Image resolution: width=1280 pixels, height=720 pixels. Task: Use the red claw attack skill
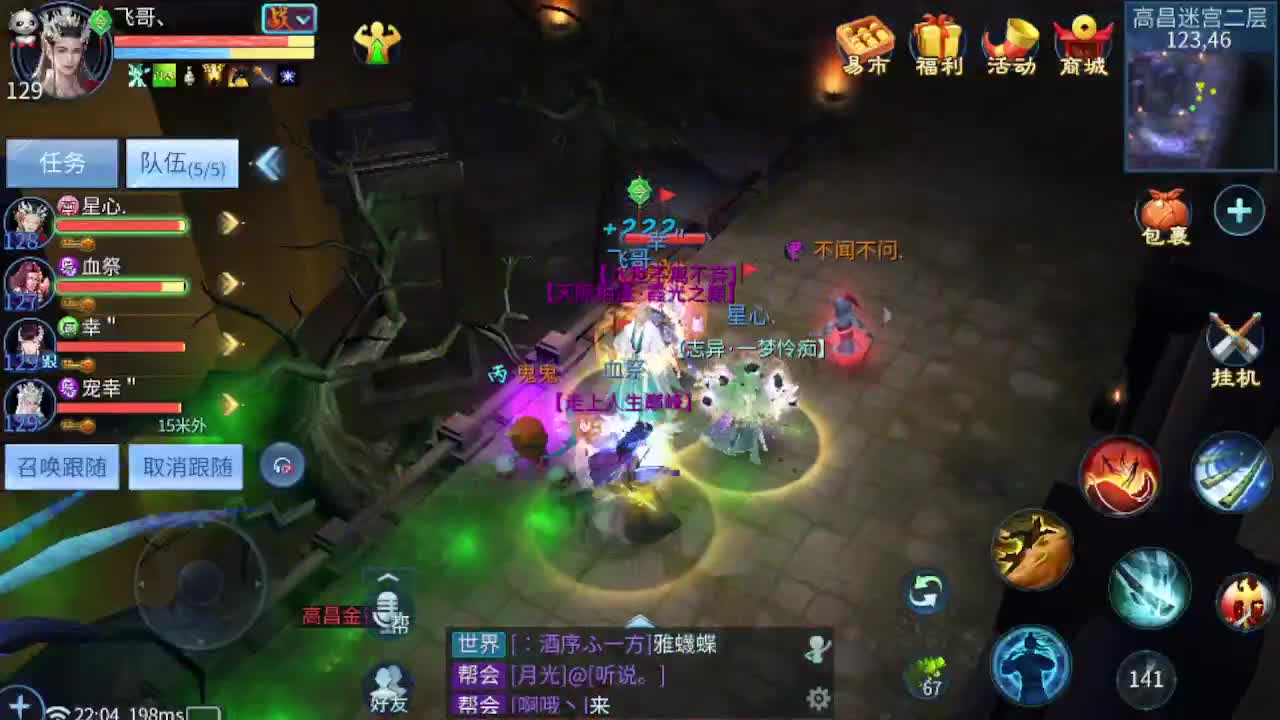pos(1122,473)
